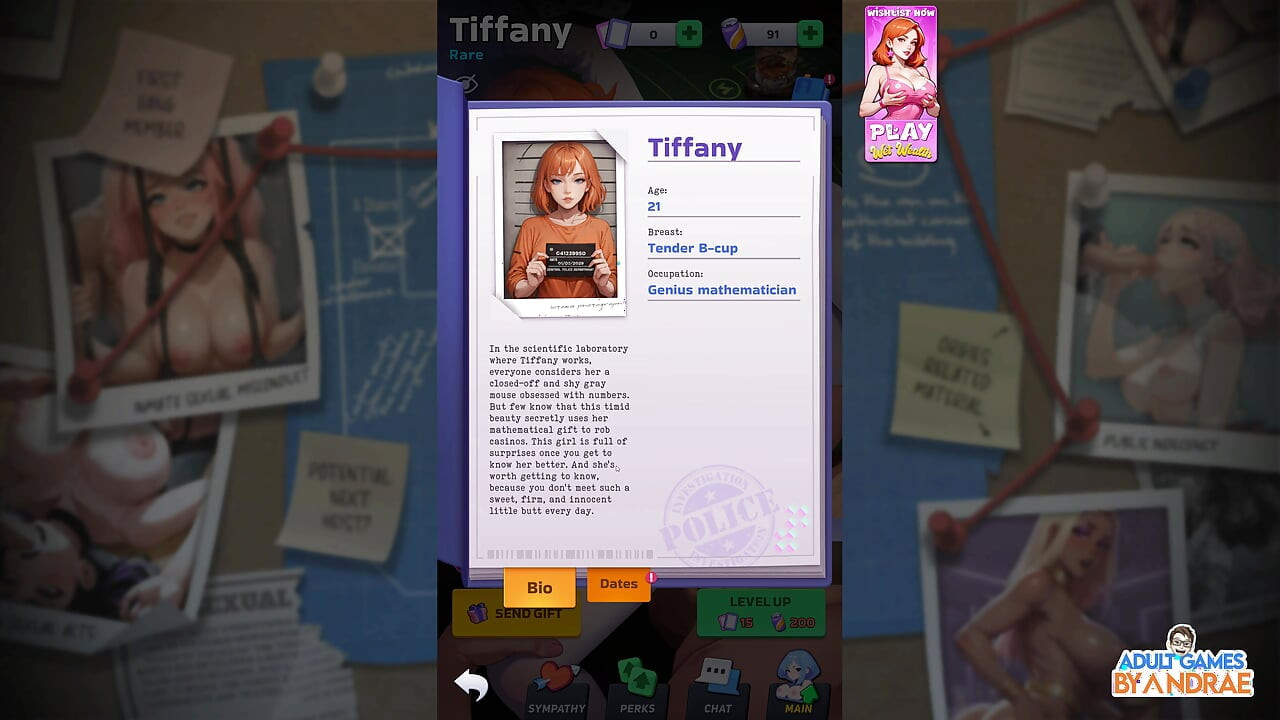Click the green plus to buy cards
Image resolution: width=1280 pixels, height=720 pixels.
click(687, 32)
